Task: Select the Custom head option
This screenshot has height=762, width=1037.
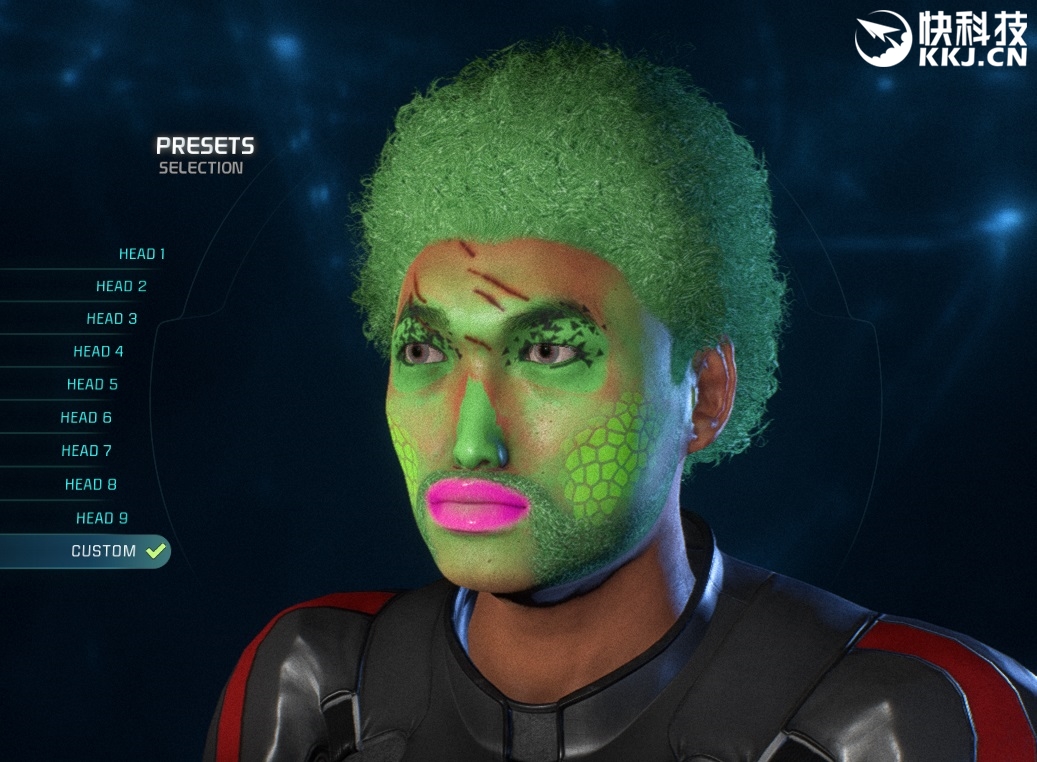Action: click(x=104, y=551)
